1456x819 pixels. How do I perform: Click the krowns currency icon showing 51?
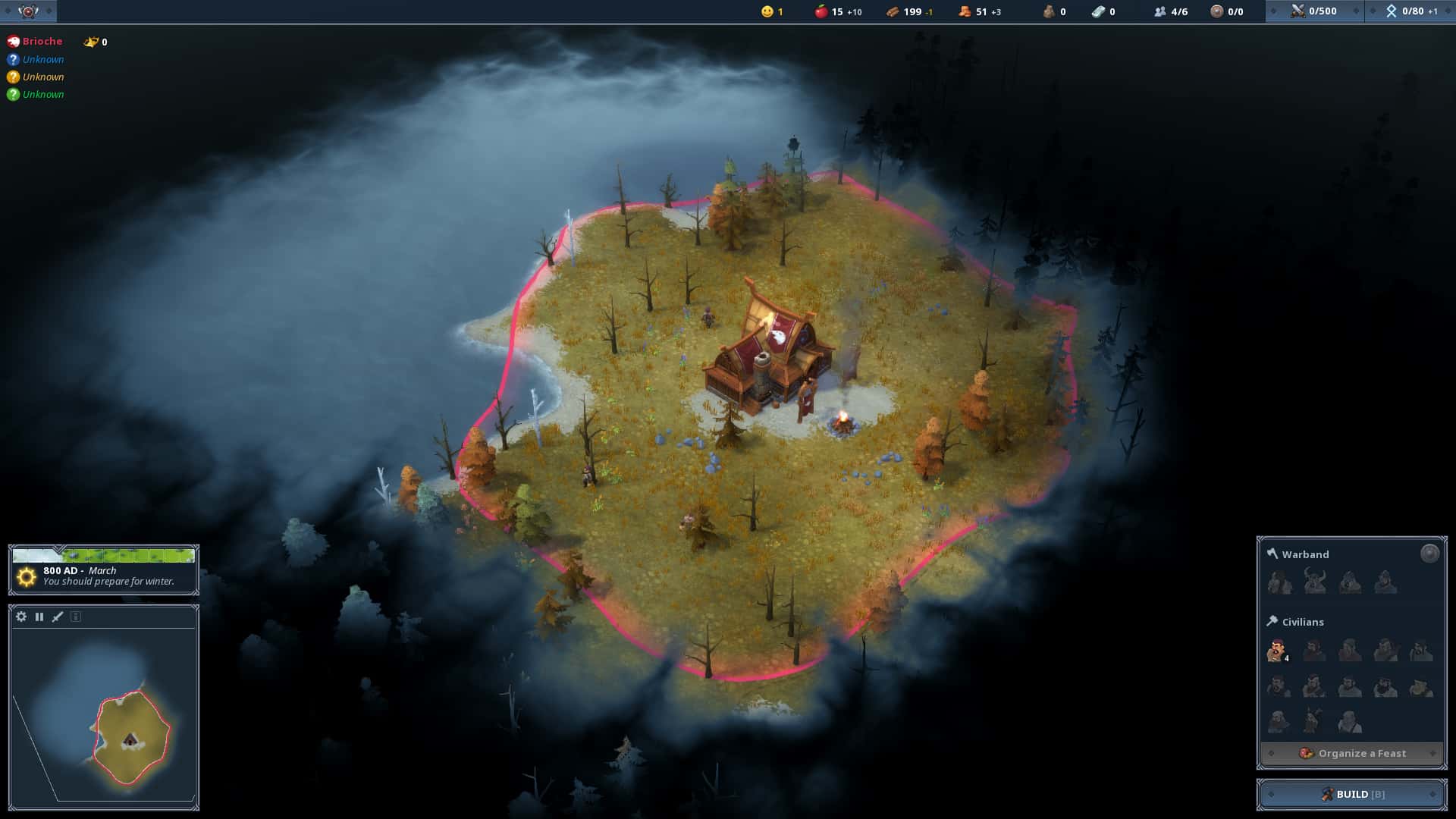[x=962, y=12]
